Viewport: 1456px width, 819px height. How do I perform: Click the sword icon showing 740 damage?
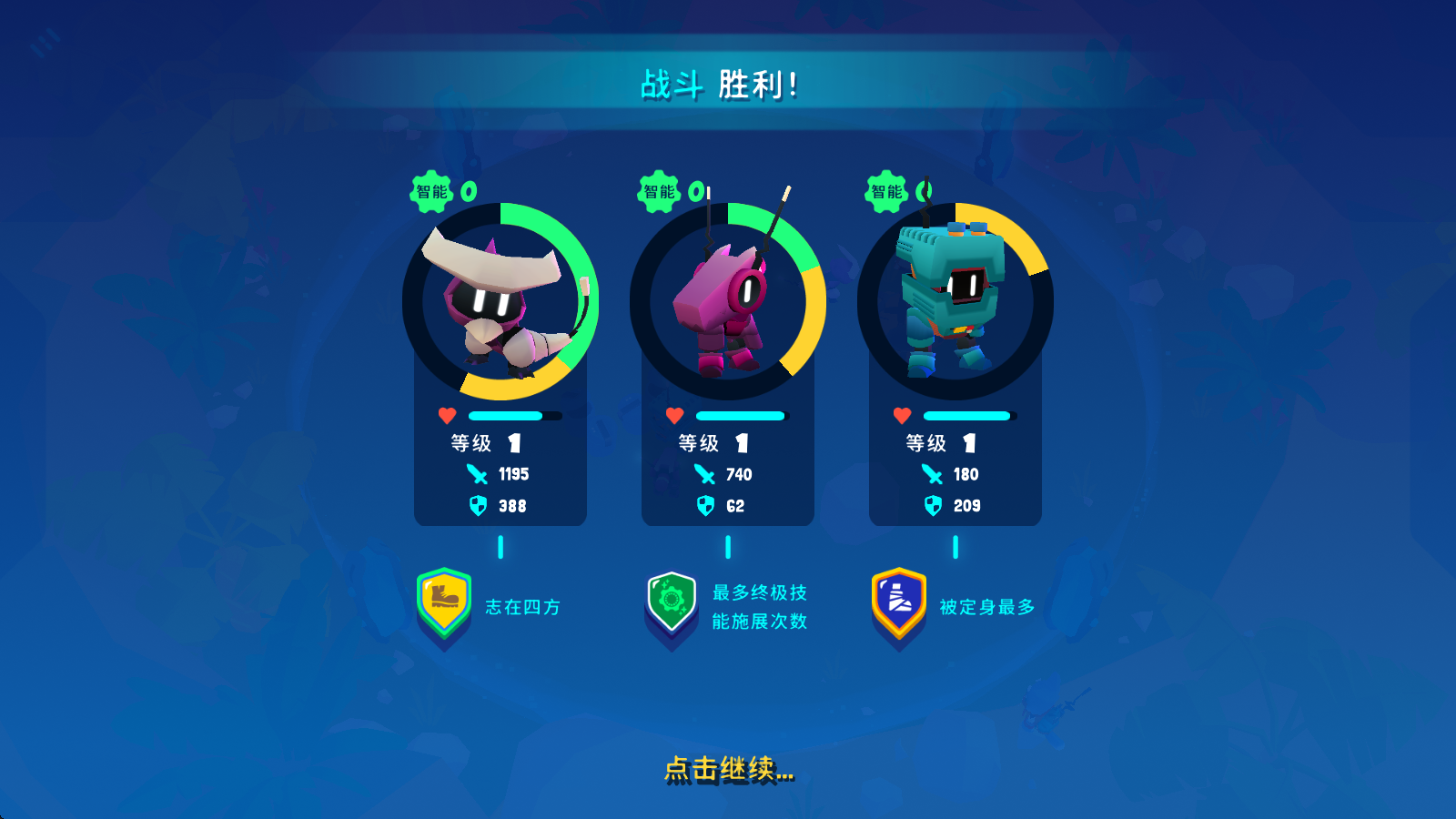coord(703,474)
